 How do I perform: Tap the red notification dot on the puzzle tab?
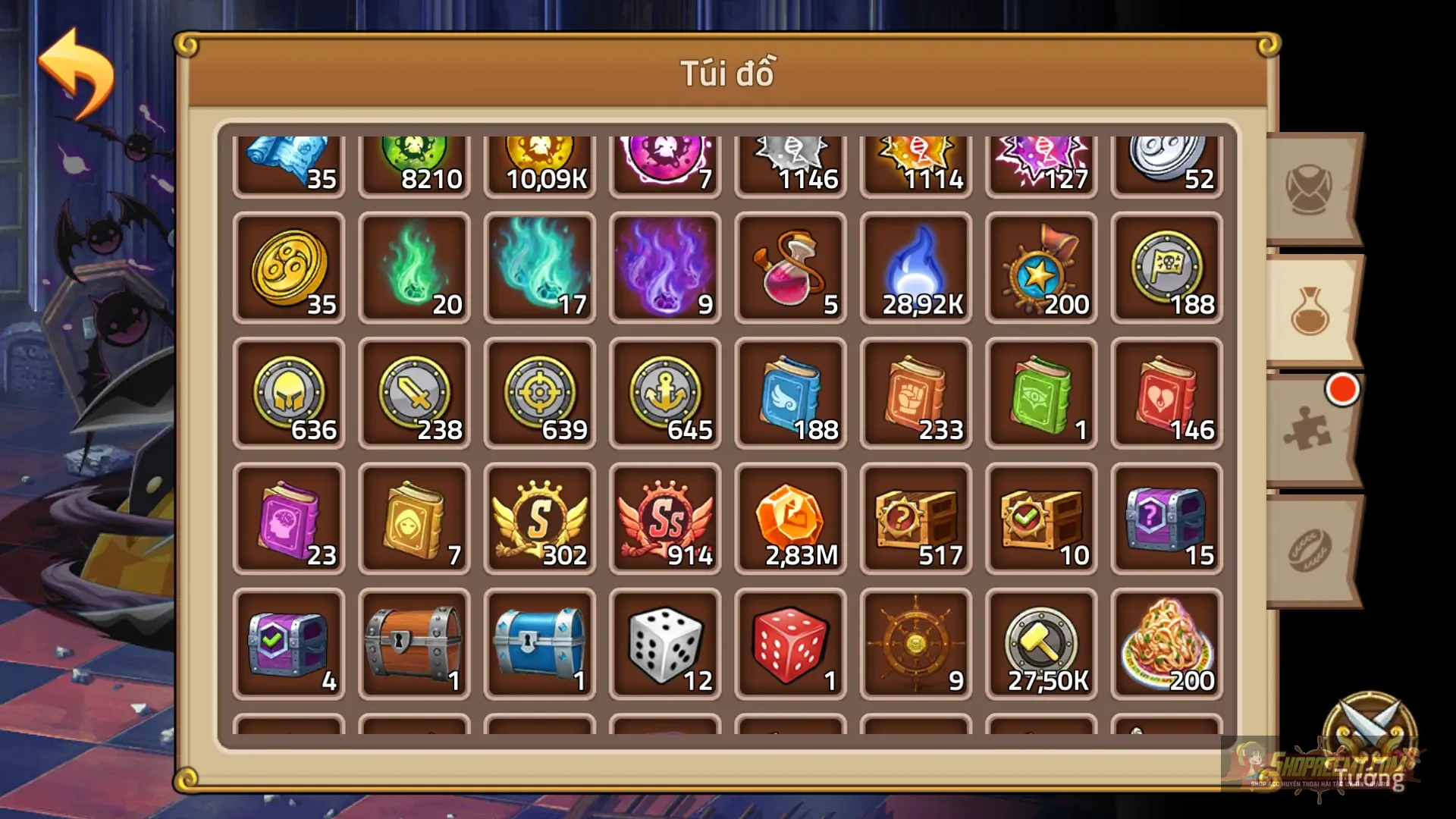(1343, 388)
